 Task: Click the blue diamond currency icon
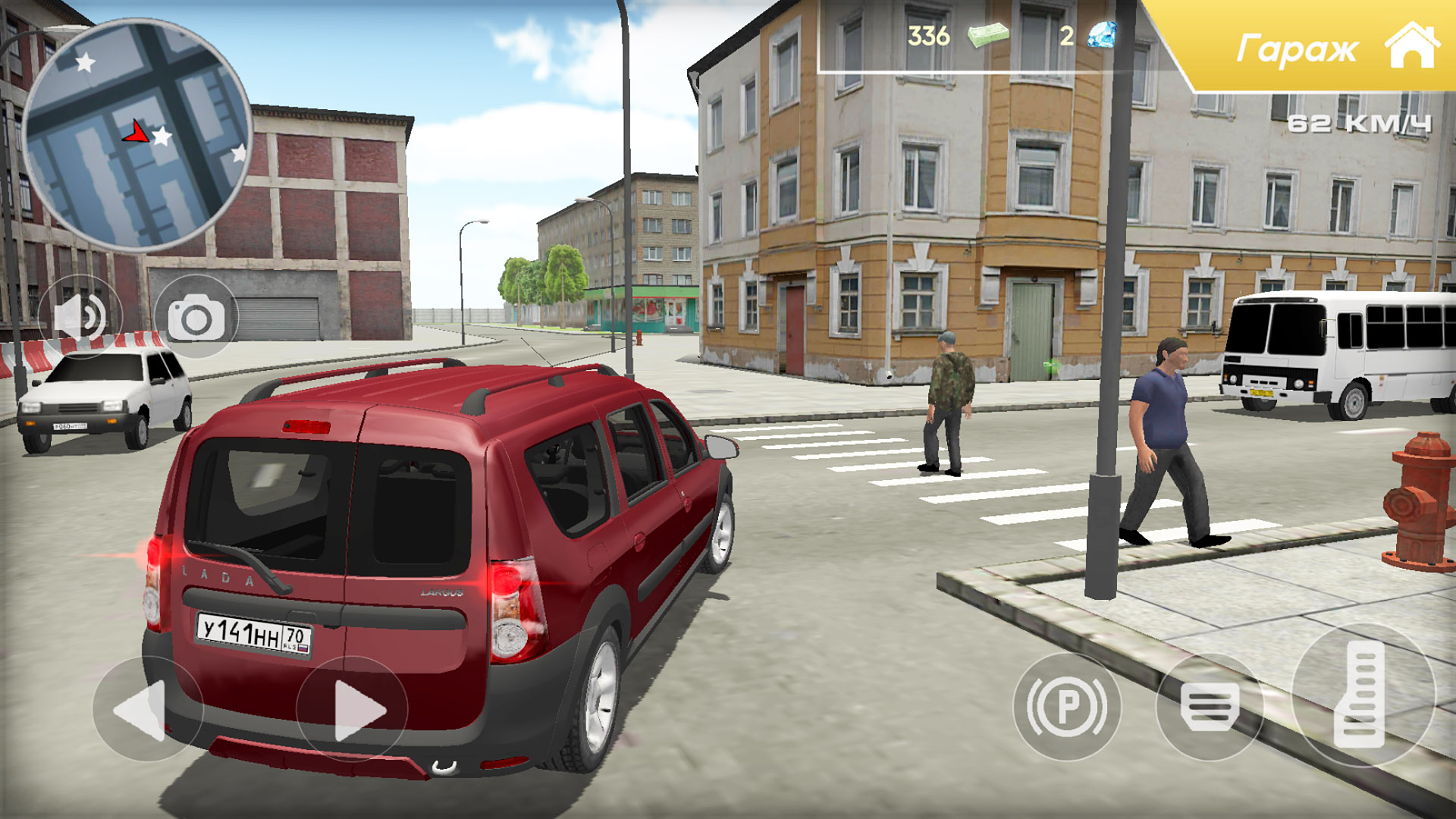tap(1103, 36)
